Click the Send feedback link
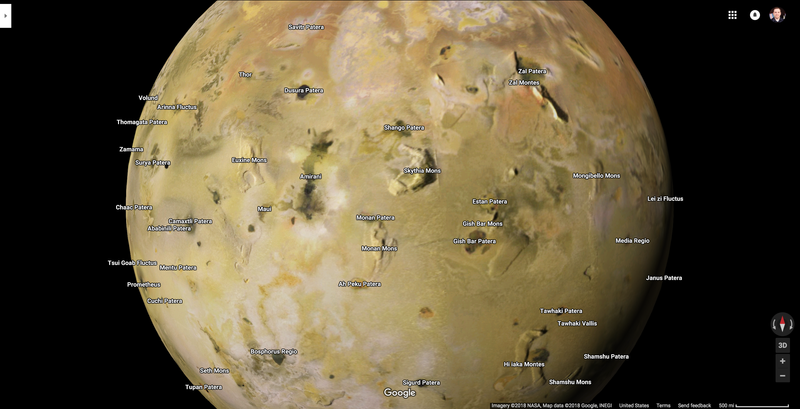This screenshot has height=409, width=800. 694,405
